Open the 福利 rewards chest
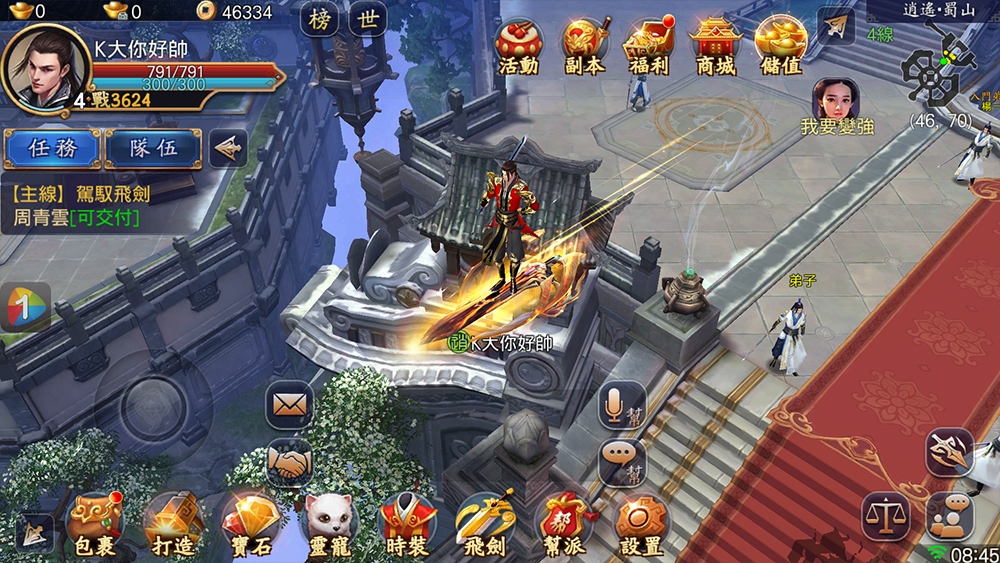Screen dimensions: 1000x563 (x=648, y=45)
